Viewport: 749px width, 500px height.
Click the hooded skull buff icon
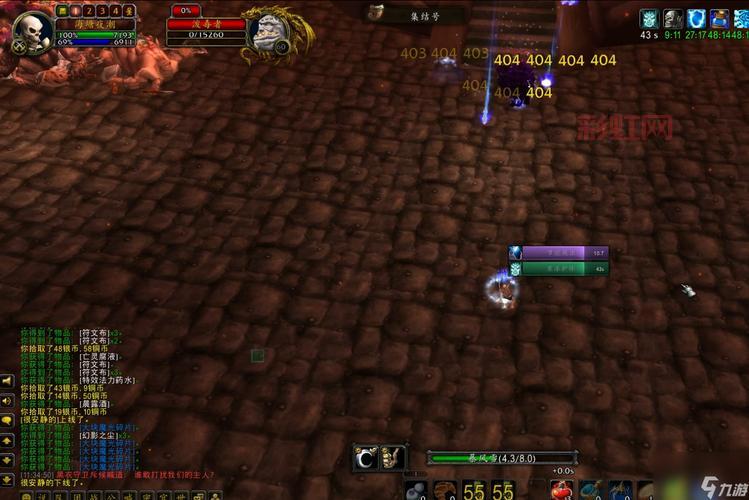point(673,18)
